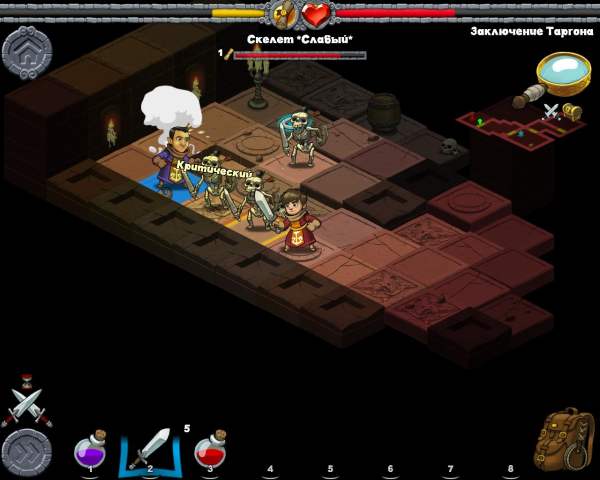Screen dimensions: 600x480
Task: Toggle the crossed swords combat icon
Action: (x=25, y=403)
